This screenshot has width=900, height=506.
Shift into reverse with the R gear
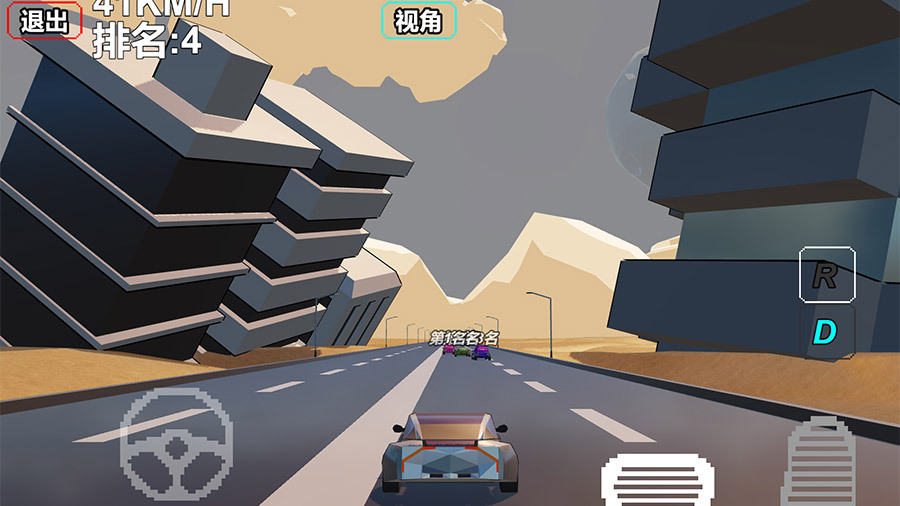[x=826, y=275]
